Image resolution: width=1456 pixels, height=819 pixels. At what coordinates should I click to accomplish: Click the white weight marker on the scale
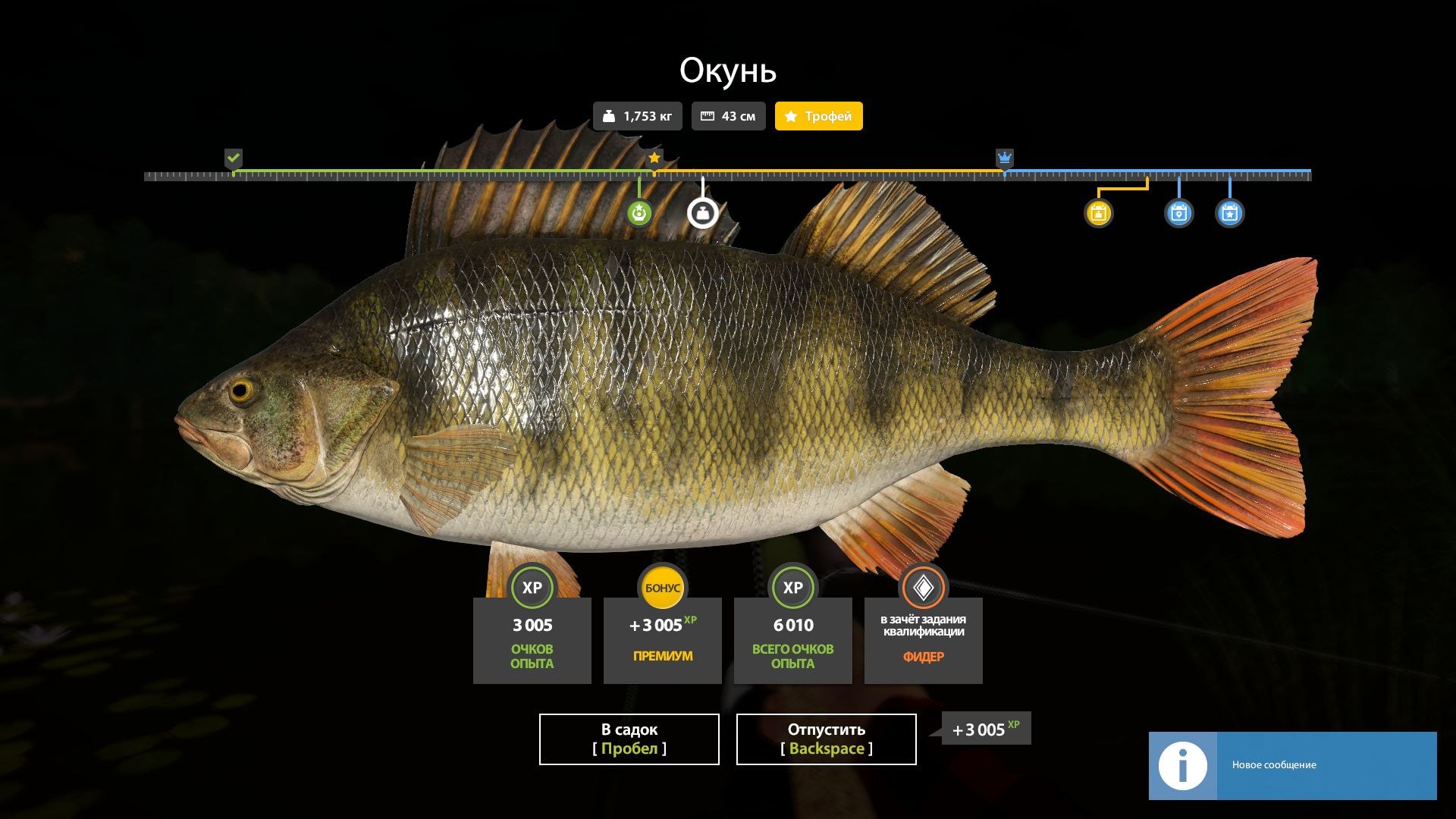pos(702,213)
